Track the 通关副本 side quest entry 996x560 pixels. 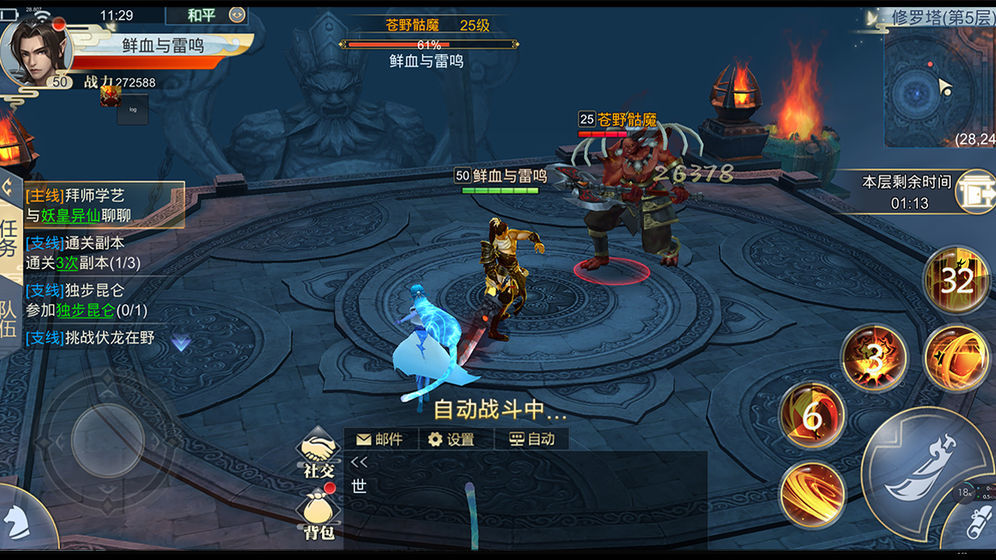click(x=86, y=252)
